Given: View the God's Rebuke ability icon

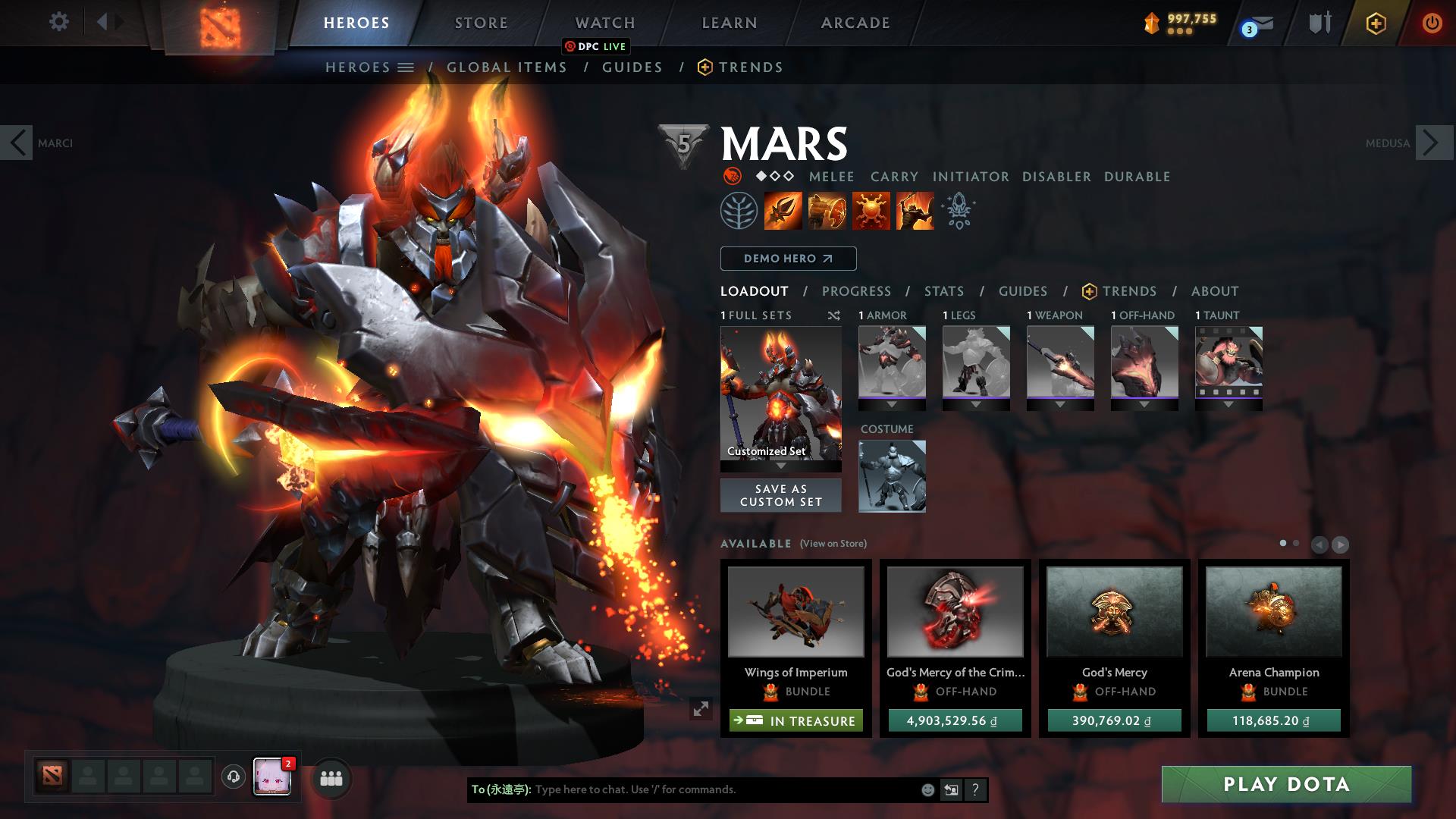Looking at the screenshot, I should [x=827, y=211].
